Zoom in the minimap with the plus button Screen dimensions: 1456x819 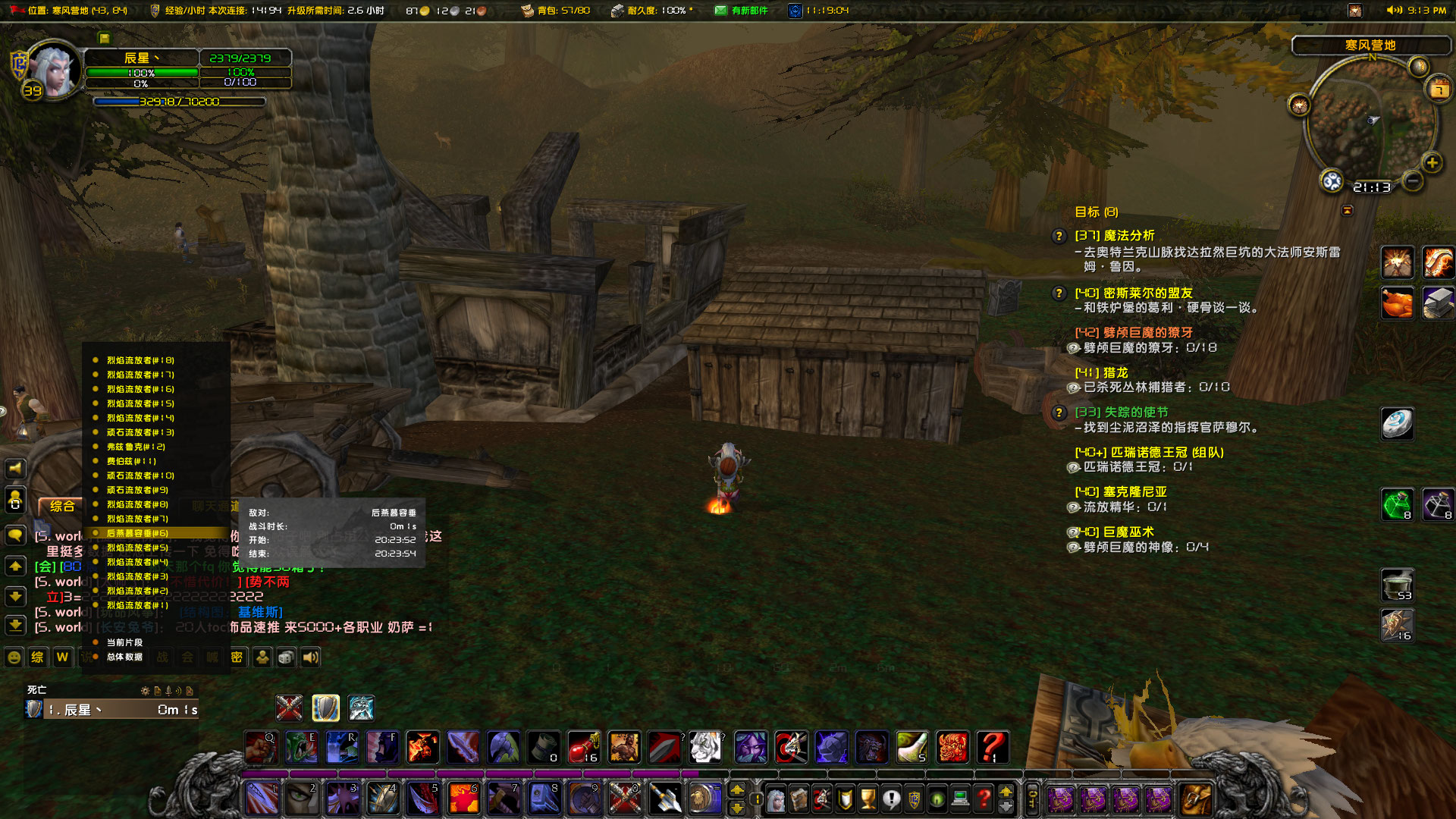coord(1432,162)
